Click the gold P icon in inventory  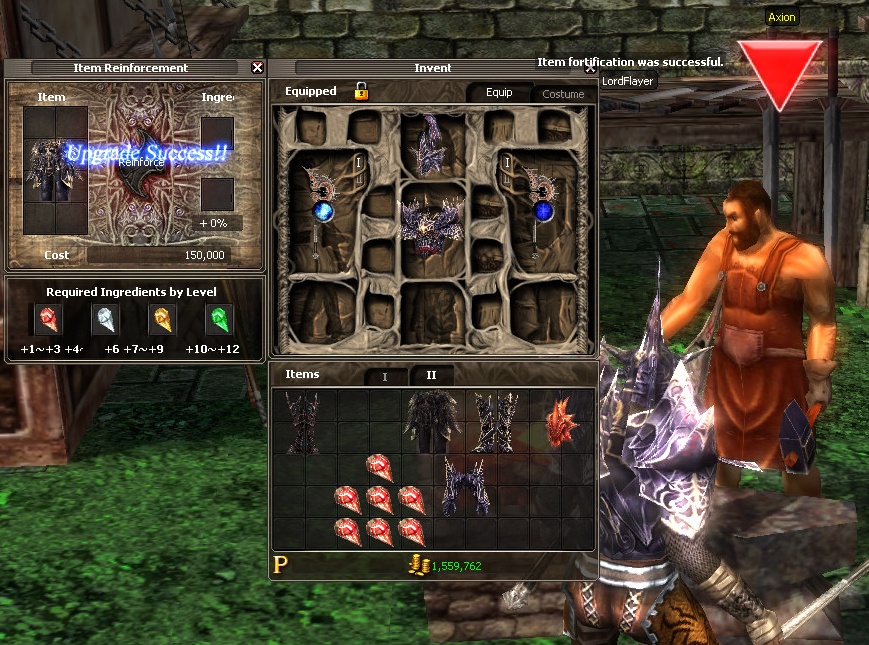281,566
